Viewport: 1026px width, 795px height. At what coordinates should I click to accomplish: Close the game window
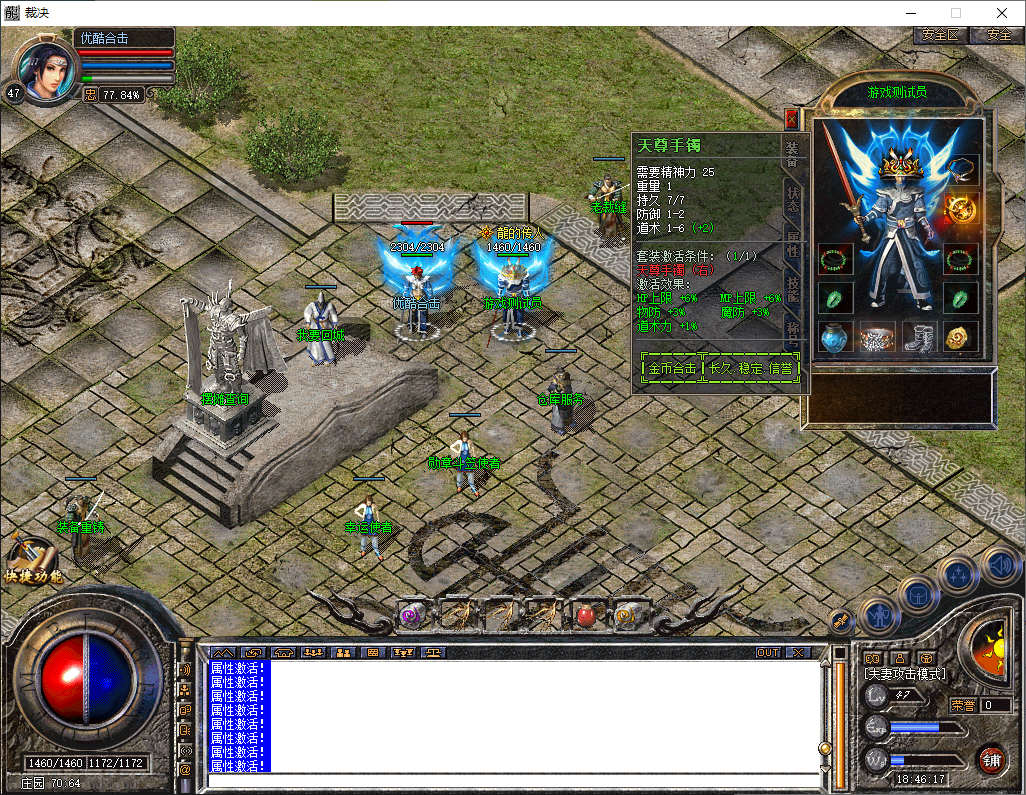click(1001, 13)
